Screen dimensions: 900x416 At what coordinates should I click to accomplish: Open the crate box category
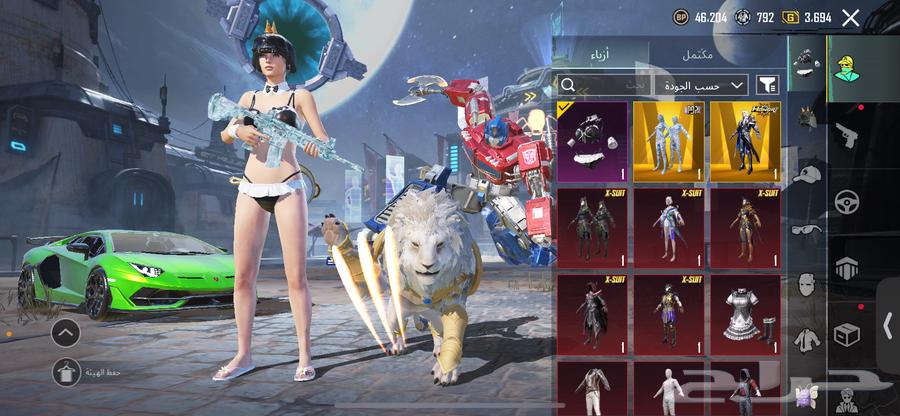point(846,333)
